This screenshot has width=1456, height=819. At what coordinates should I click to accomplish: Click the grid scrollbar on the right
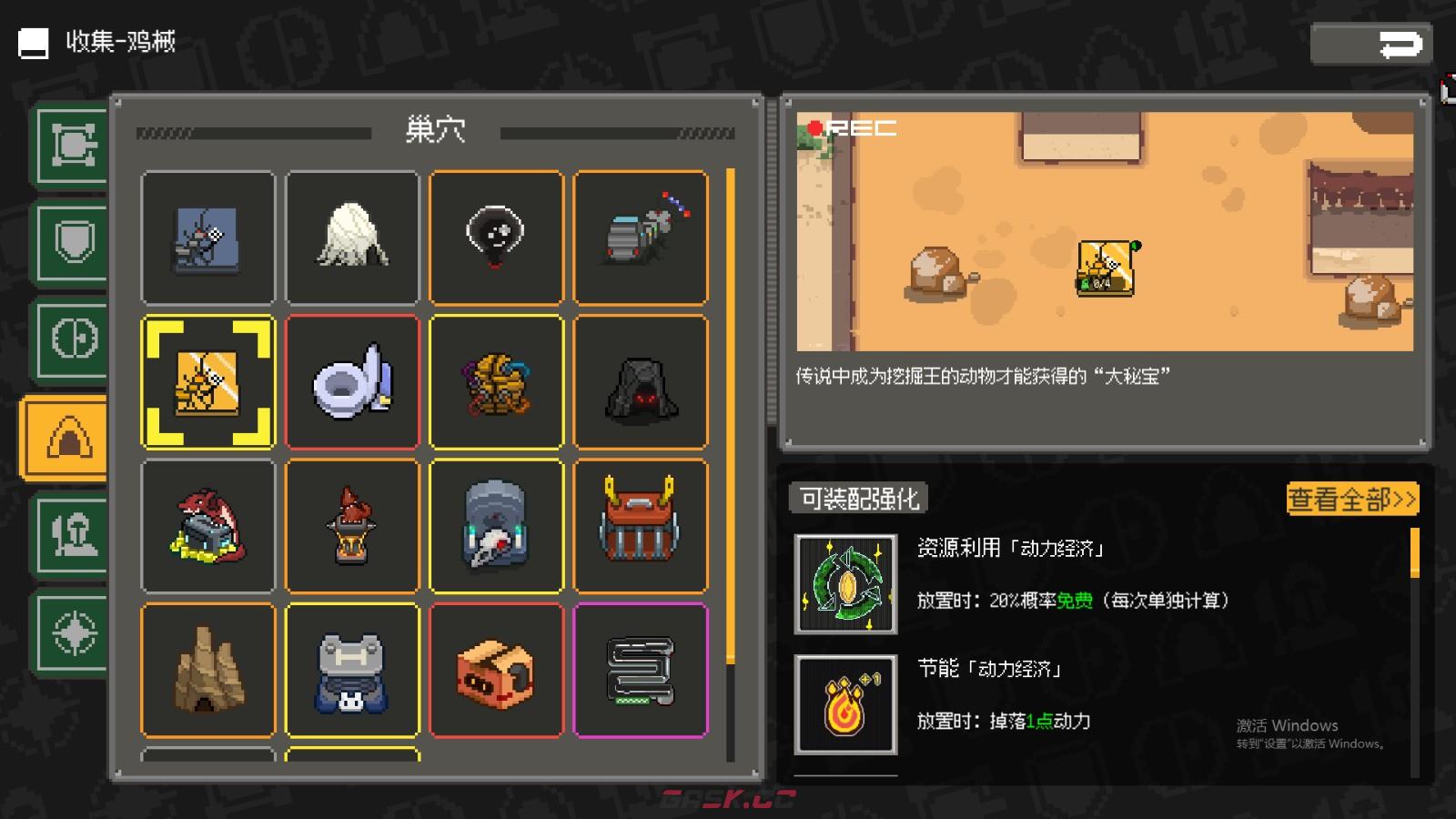coord(730,409)
